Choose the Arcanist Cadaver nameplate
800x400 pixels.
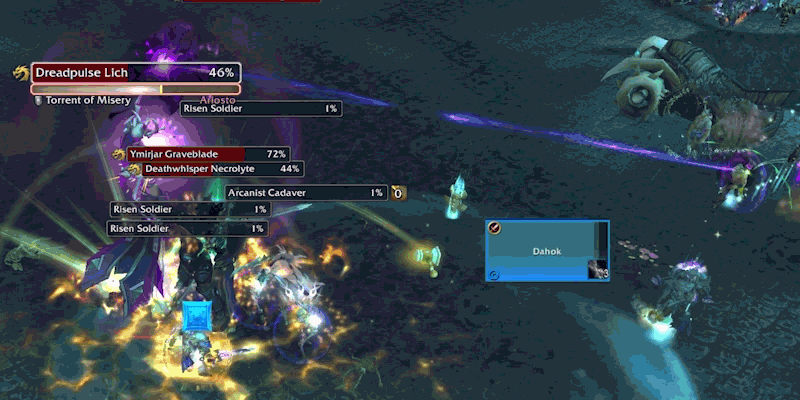pos(305,192)
